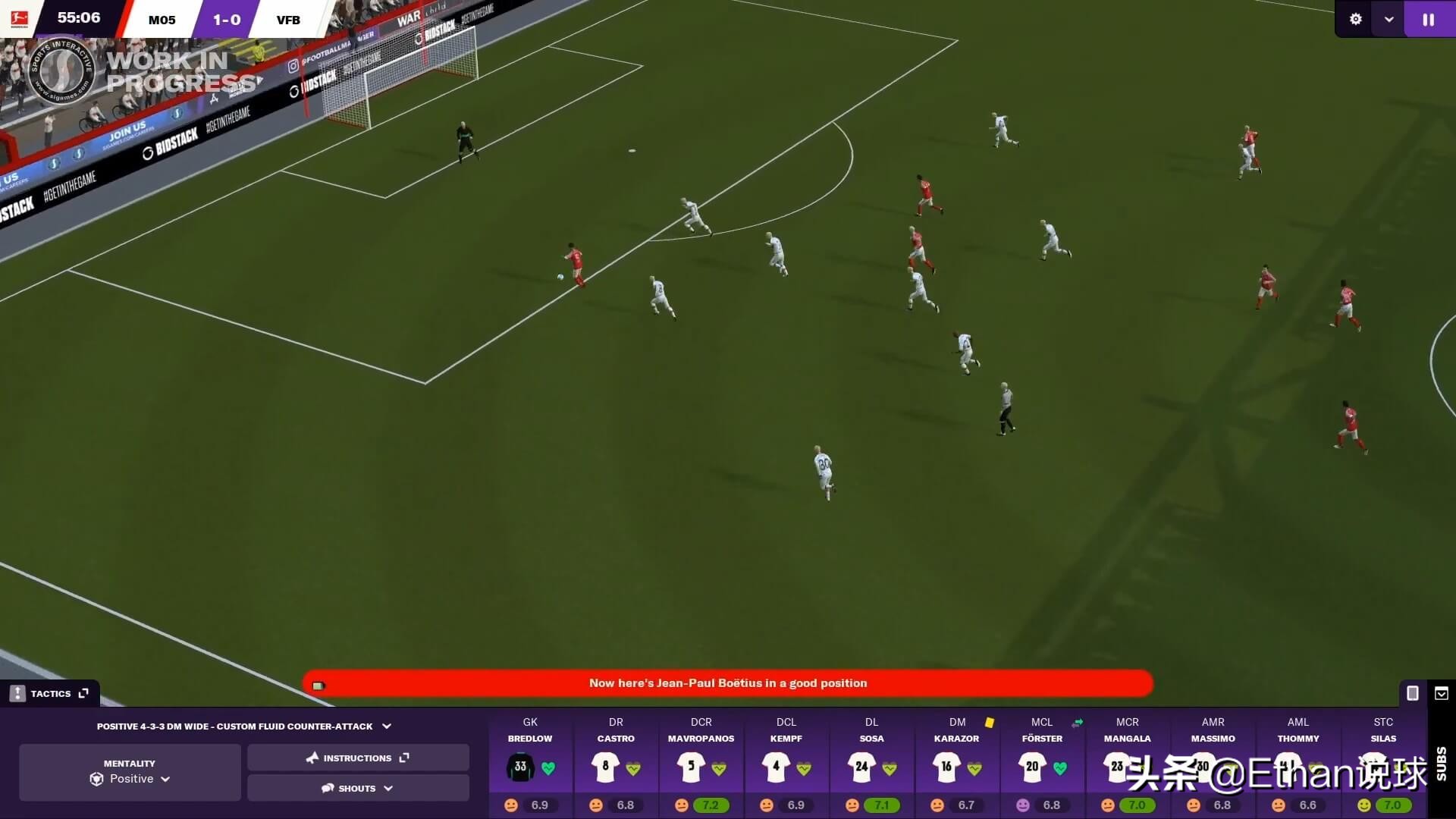
Task: Open the Shouts dropdown arrow
Action: (x=389, y=788)
